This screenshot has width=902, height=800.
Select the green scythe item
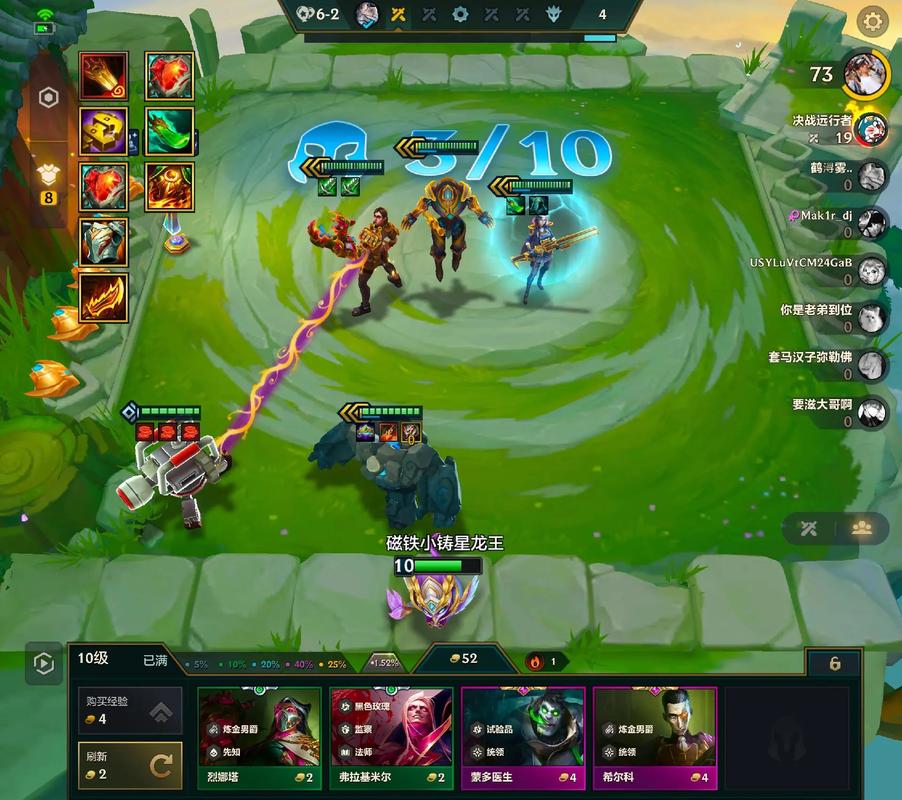(x=169, y=131)
